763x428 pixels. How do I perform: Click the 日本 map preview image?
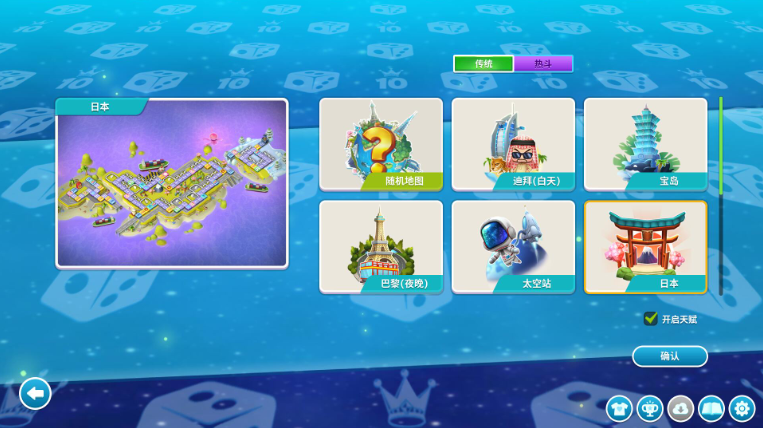(x=172, y=187)
